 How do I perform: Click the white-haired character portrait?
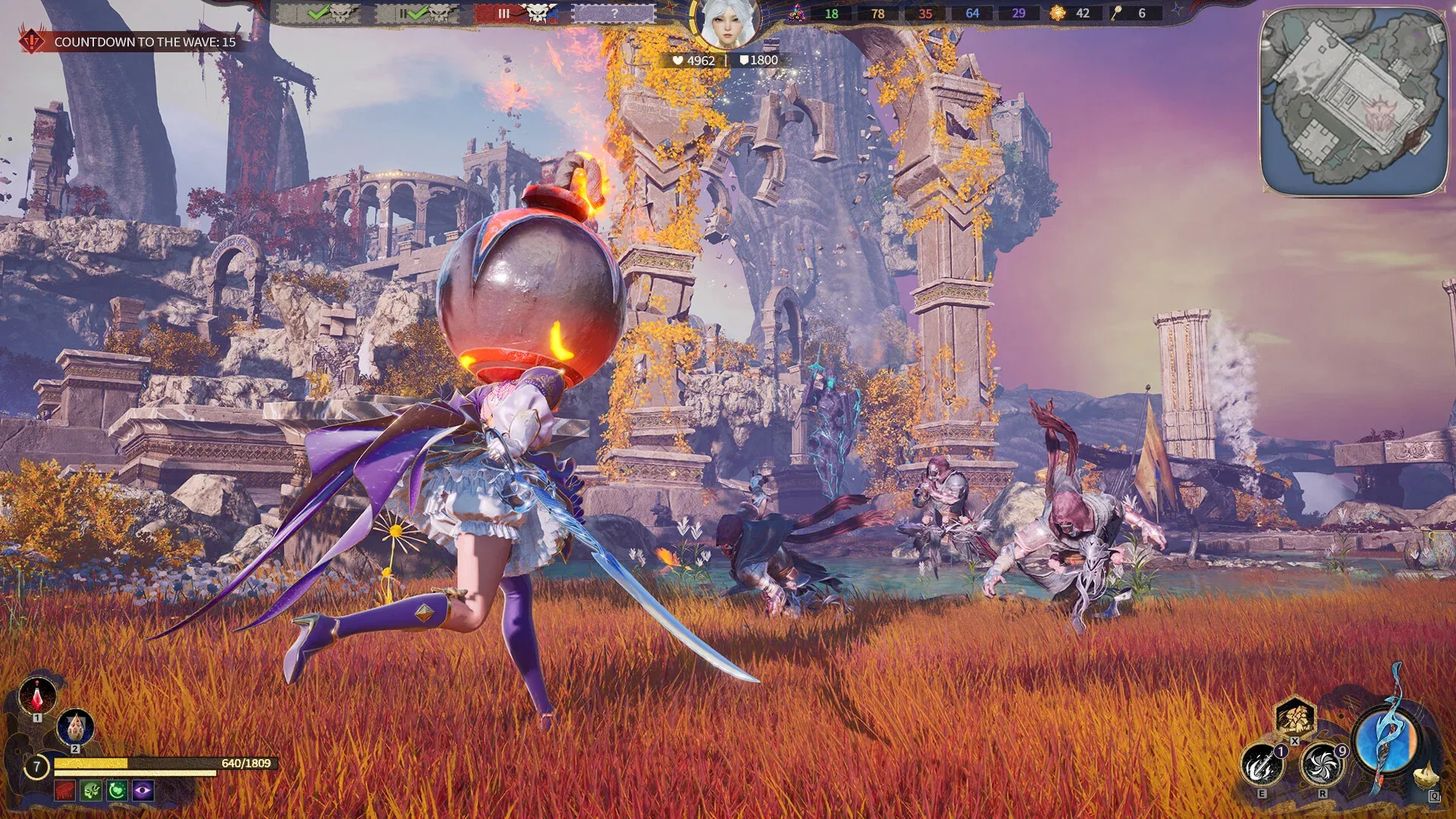tap(727, 24)
